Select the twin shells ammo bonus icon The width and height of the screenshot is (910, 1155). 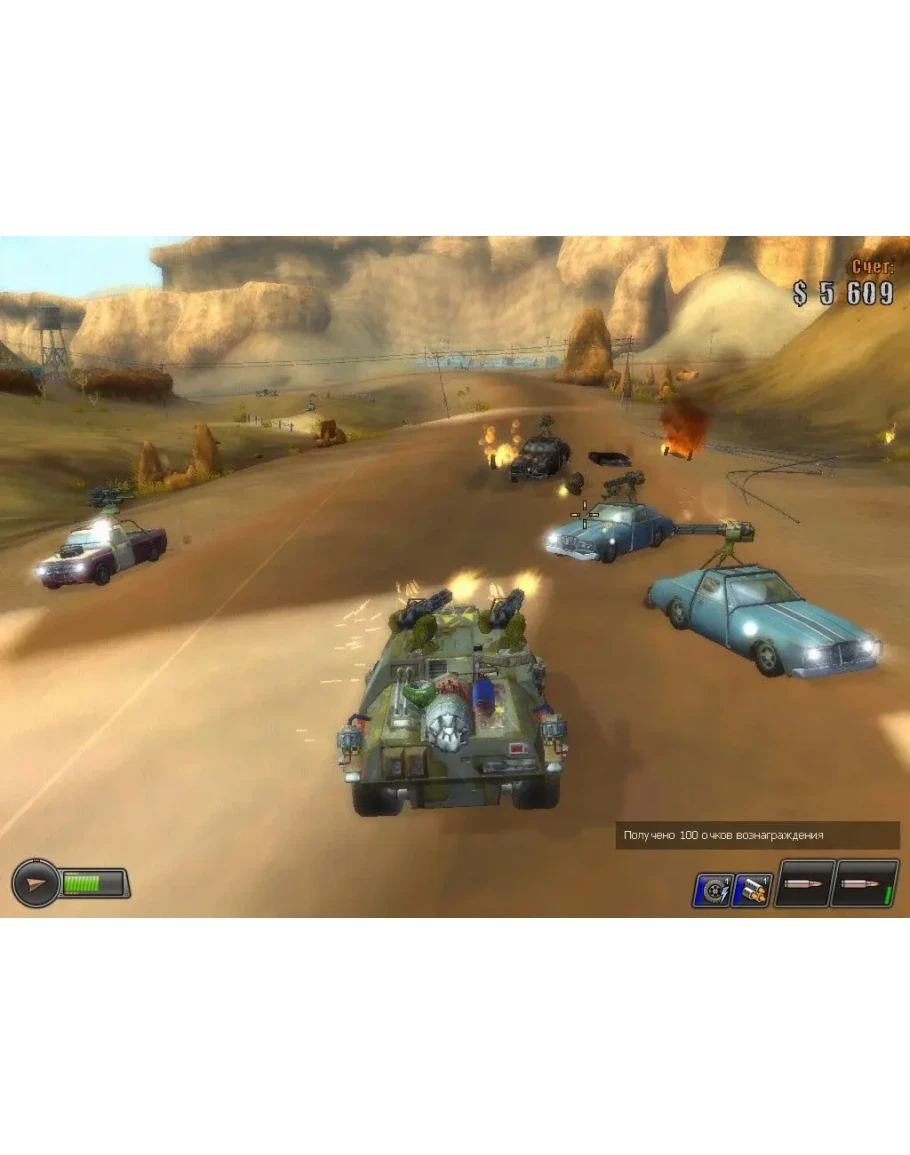tap(751, 889)
